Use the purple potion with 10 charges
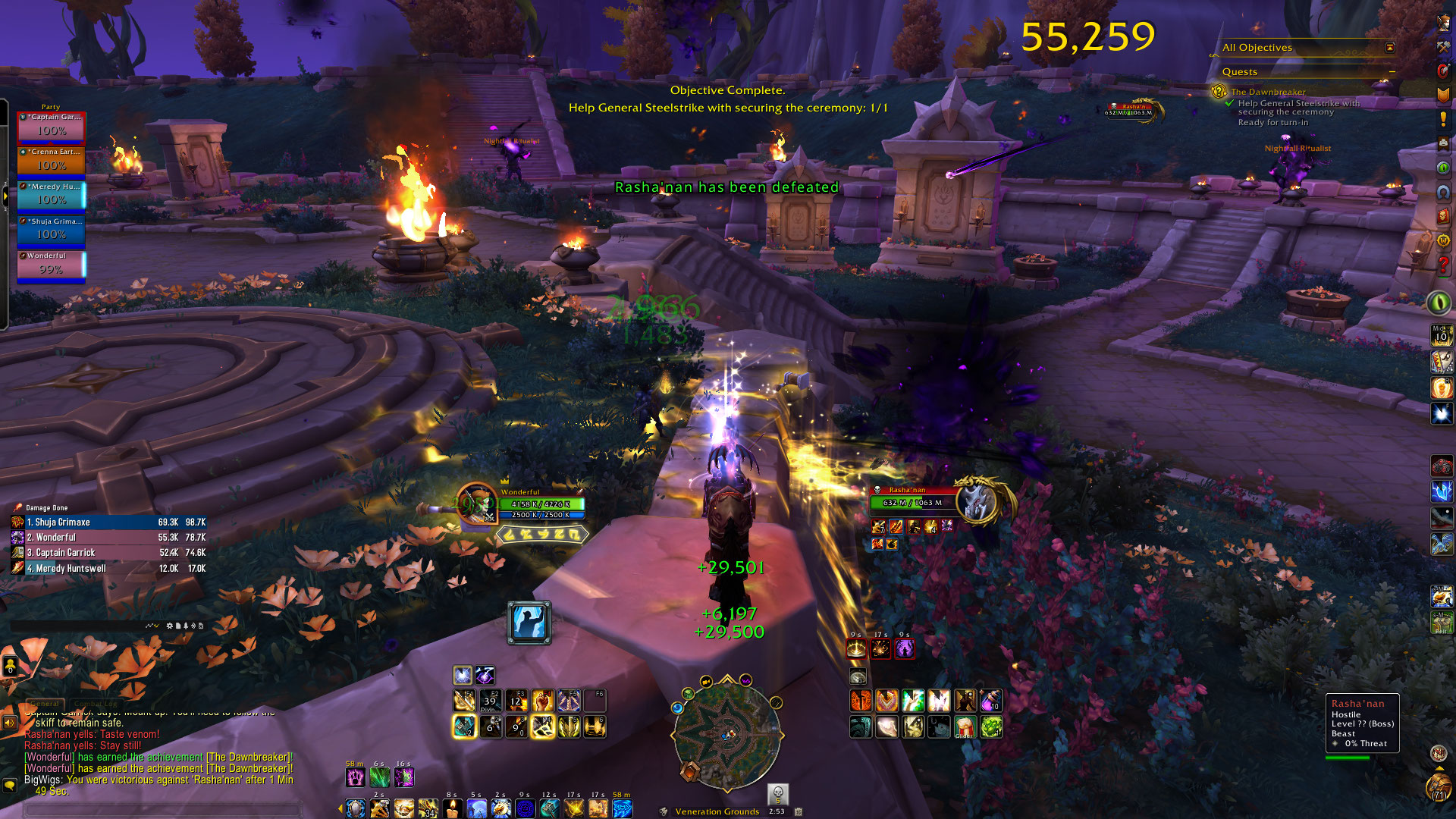Screen dimensions: 1456x819 990,701
